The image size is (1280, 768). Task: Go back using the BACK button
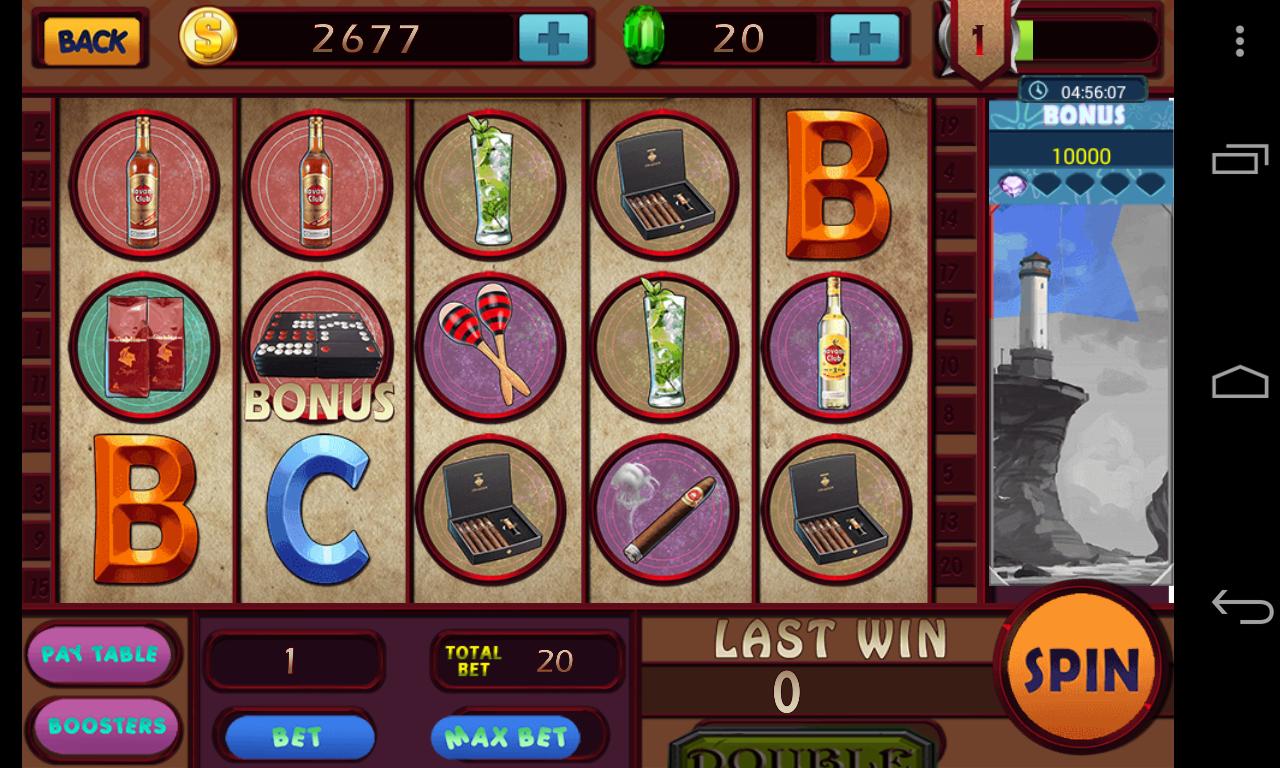click(x=90, y=40)
